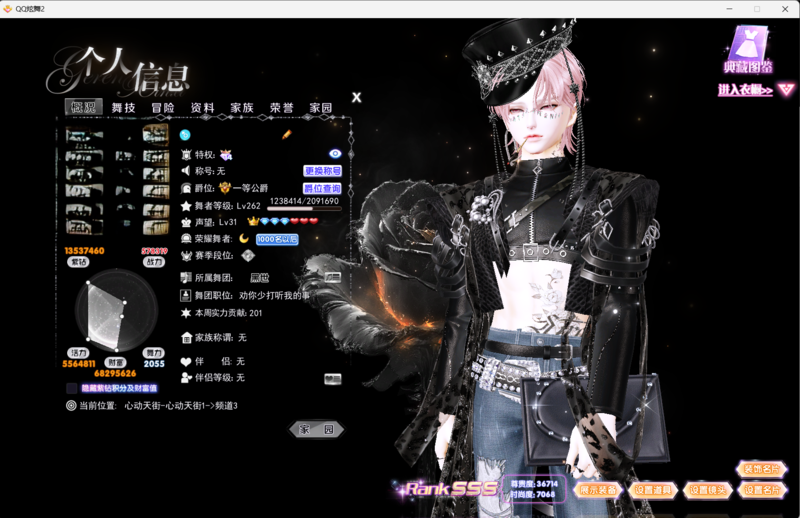Tick the 隐藏紫钻积分及财富值 checkbox
Image resolution: width=800 pixels, height=518 pixels.
pyautogui.click(x=72, y=388)
